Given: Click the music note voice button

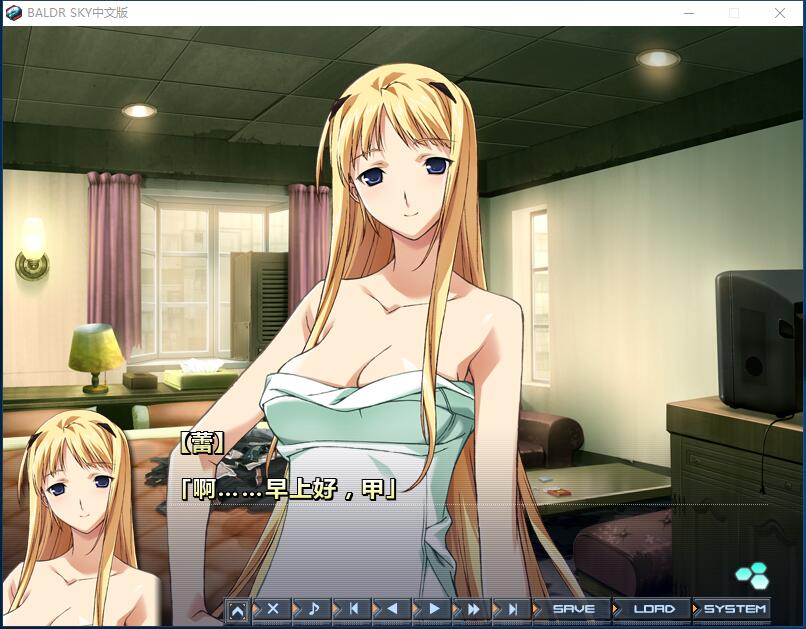Looking at the screenshot, I should [312, 608].
